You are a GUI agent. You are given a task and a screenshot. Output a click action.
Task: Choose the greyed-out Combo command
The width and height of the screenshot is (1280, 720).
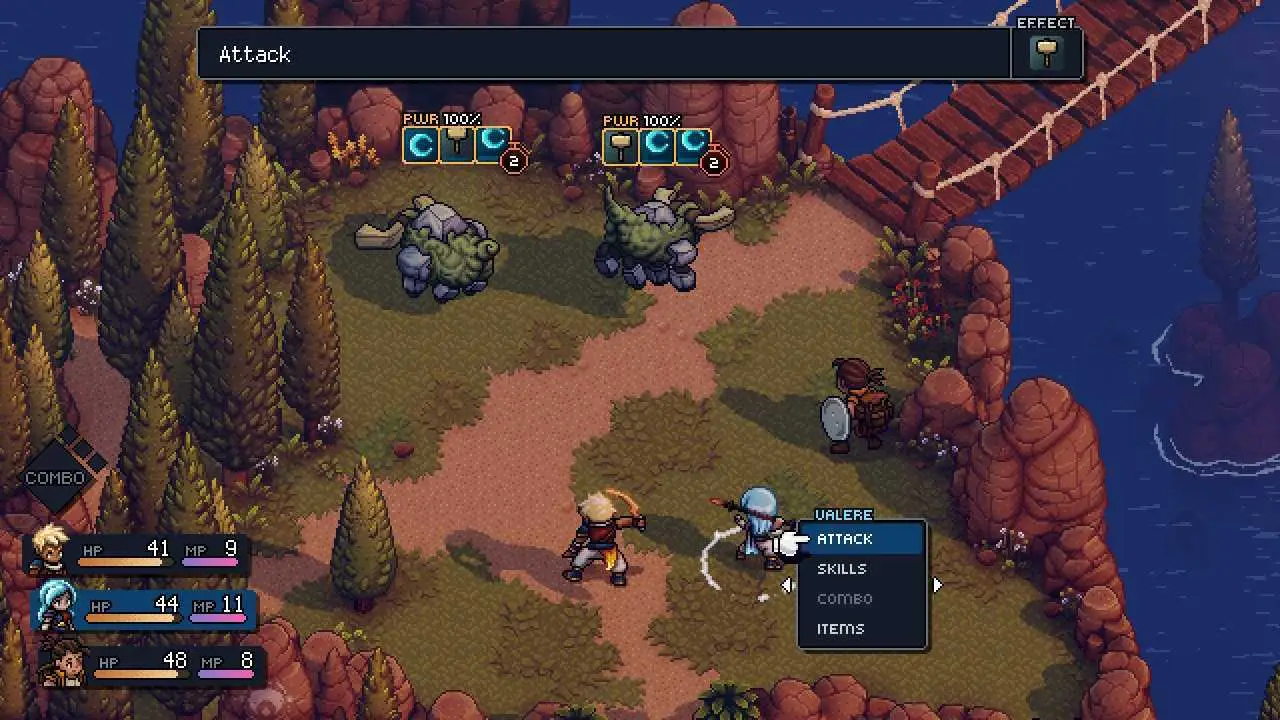tap(845, 599)
